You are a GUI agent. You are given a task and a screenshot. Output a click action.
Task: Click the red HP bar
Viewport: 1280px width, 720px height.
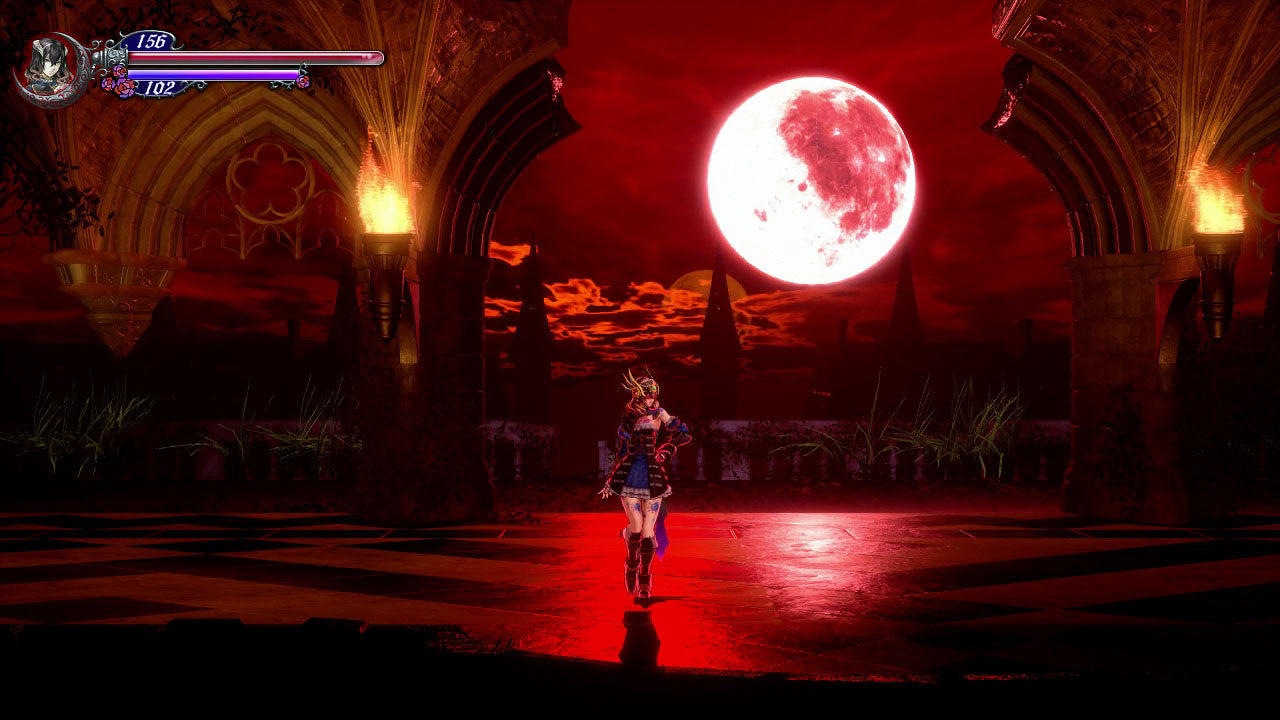pos(250,58)
